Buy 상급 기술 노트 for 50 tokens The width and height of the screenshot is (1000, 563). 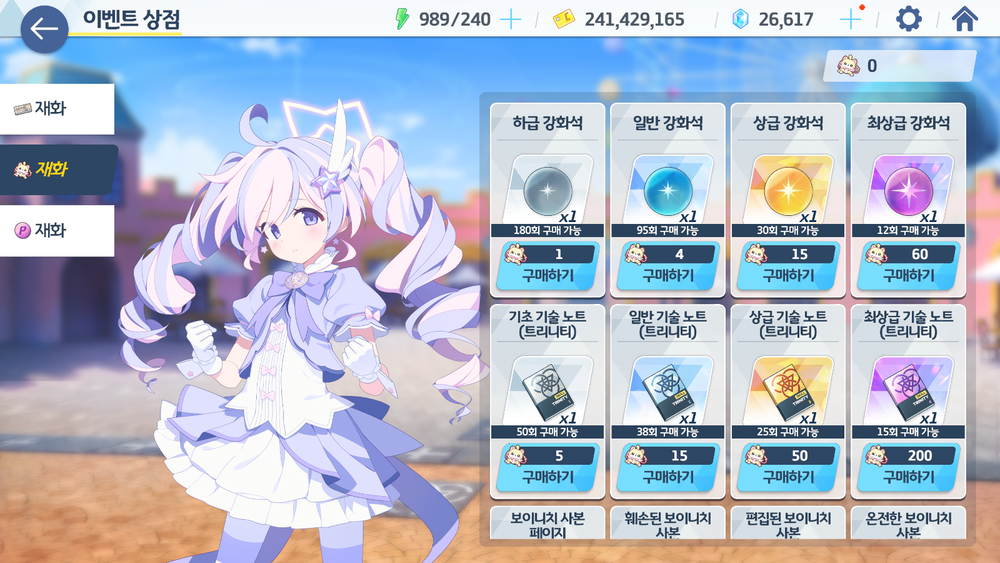pos(787,476)
